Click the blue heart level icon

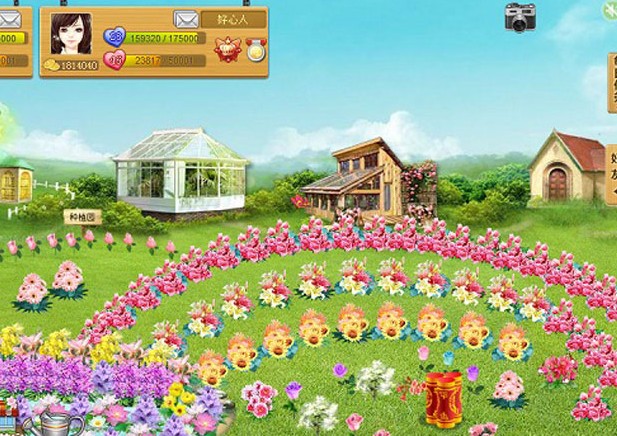114,38
